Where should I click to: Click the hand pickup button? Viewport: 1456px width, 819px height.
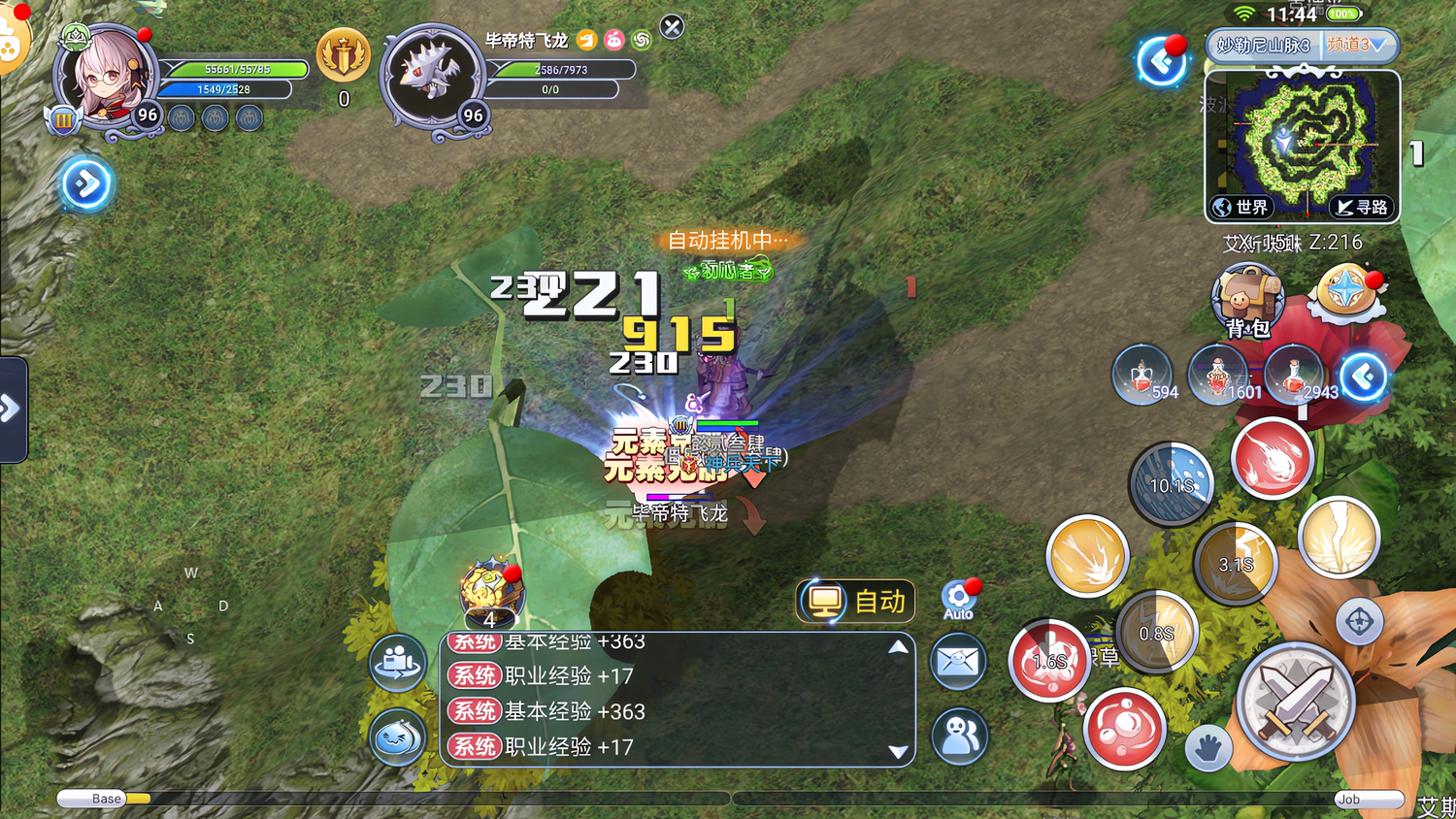[1208, 748]
